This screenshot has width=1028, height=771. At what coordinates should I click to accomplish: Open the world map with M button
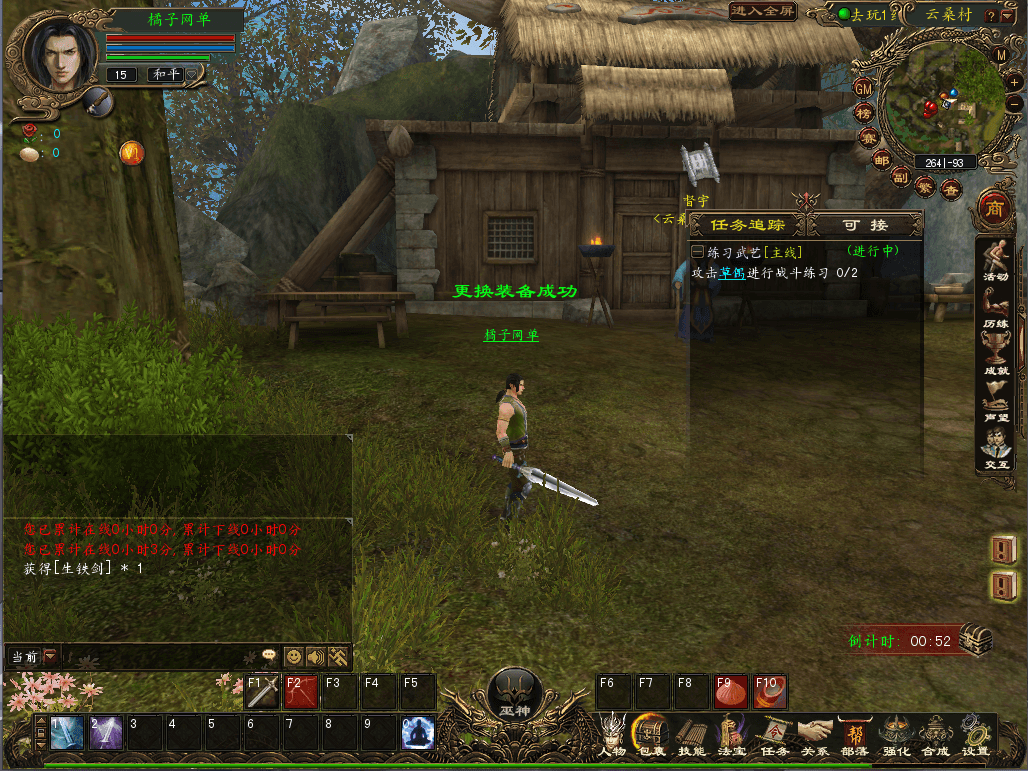point(1001,55)
